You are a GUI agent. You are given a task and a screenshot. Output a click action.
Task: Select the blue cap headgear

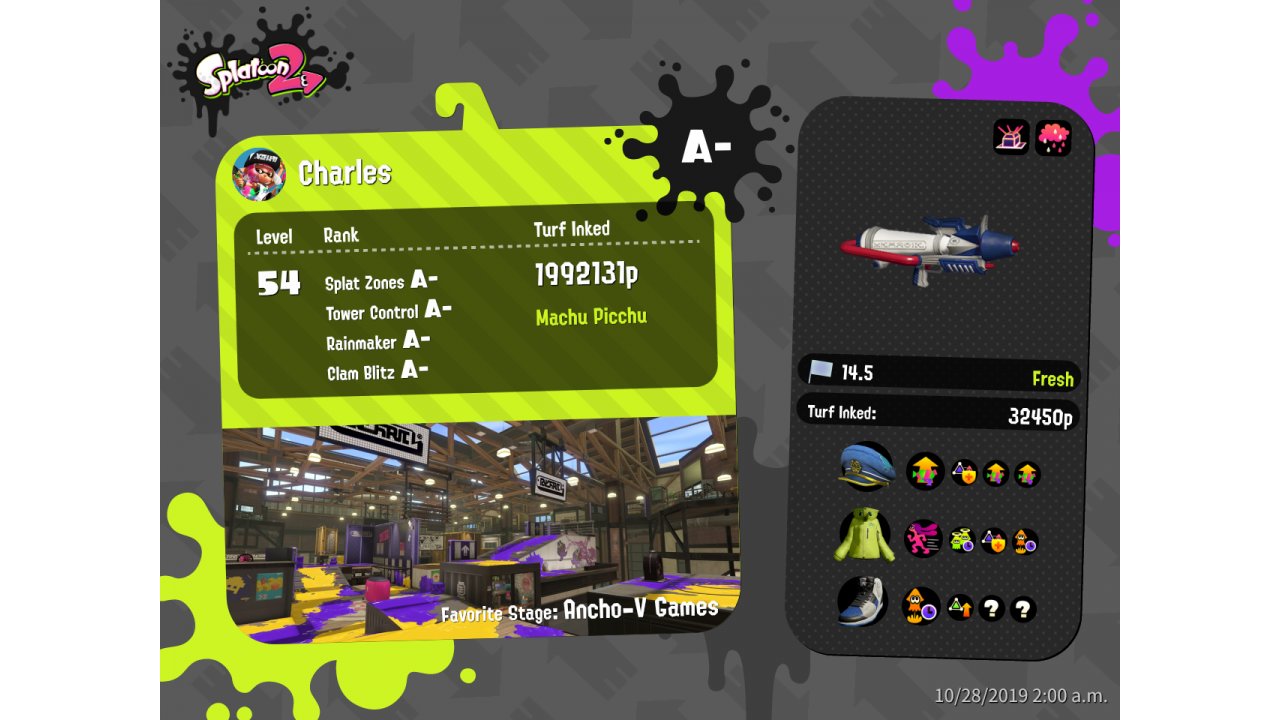(x=866, y=467)
